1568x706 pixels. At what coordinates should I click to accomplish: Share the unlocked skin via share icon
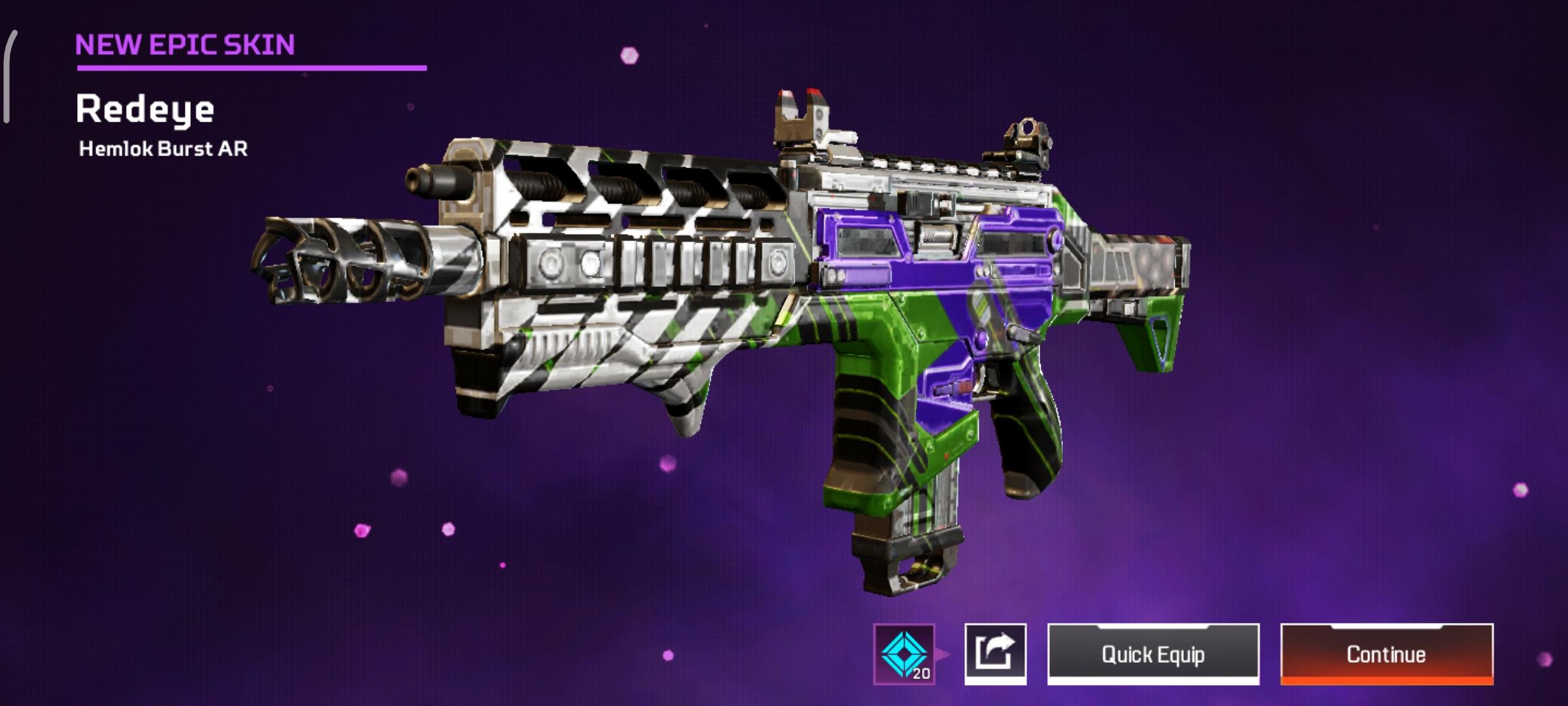pyautogui.click(x=995, y=654)
